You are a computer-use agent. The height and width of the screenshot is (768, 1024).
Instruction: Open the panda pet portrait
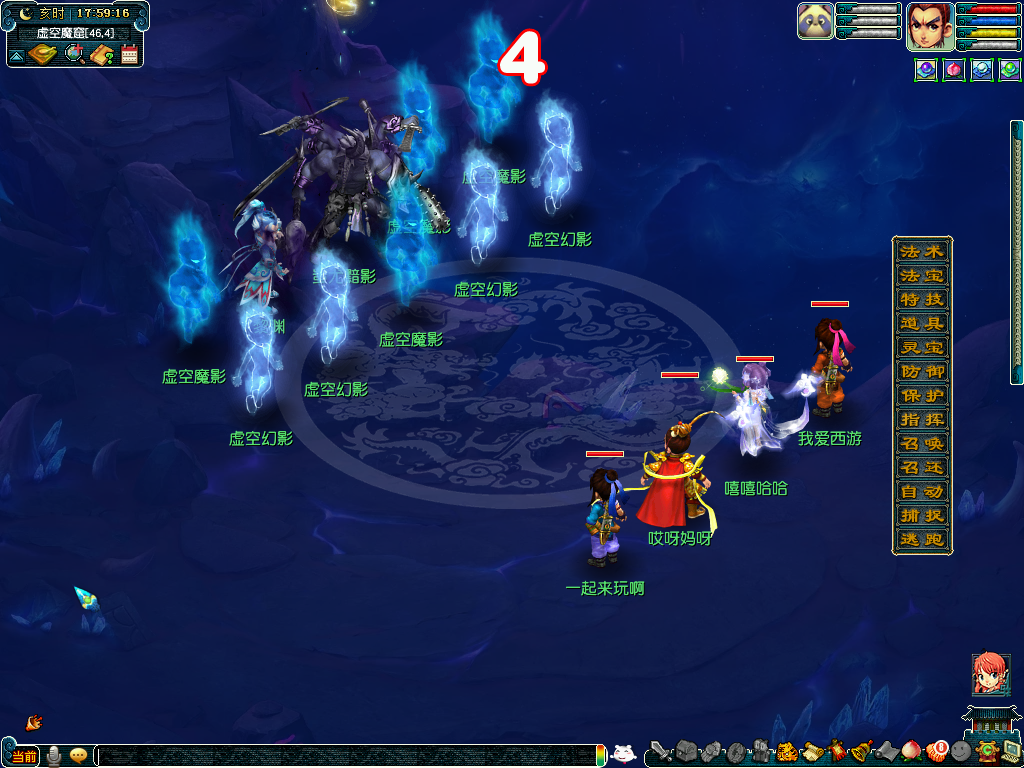click(815, 21)
